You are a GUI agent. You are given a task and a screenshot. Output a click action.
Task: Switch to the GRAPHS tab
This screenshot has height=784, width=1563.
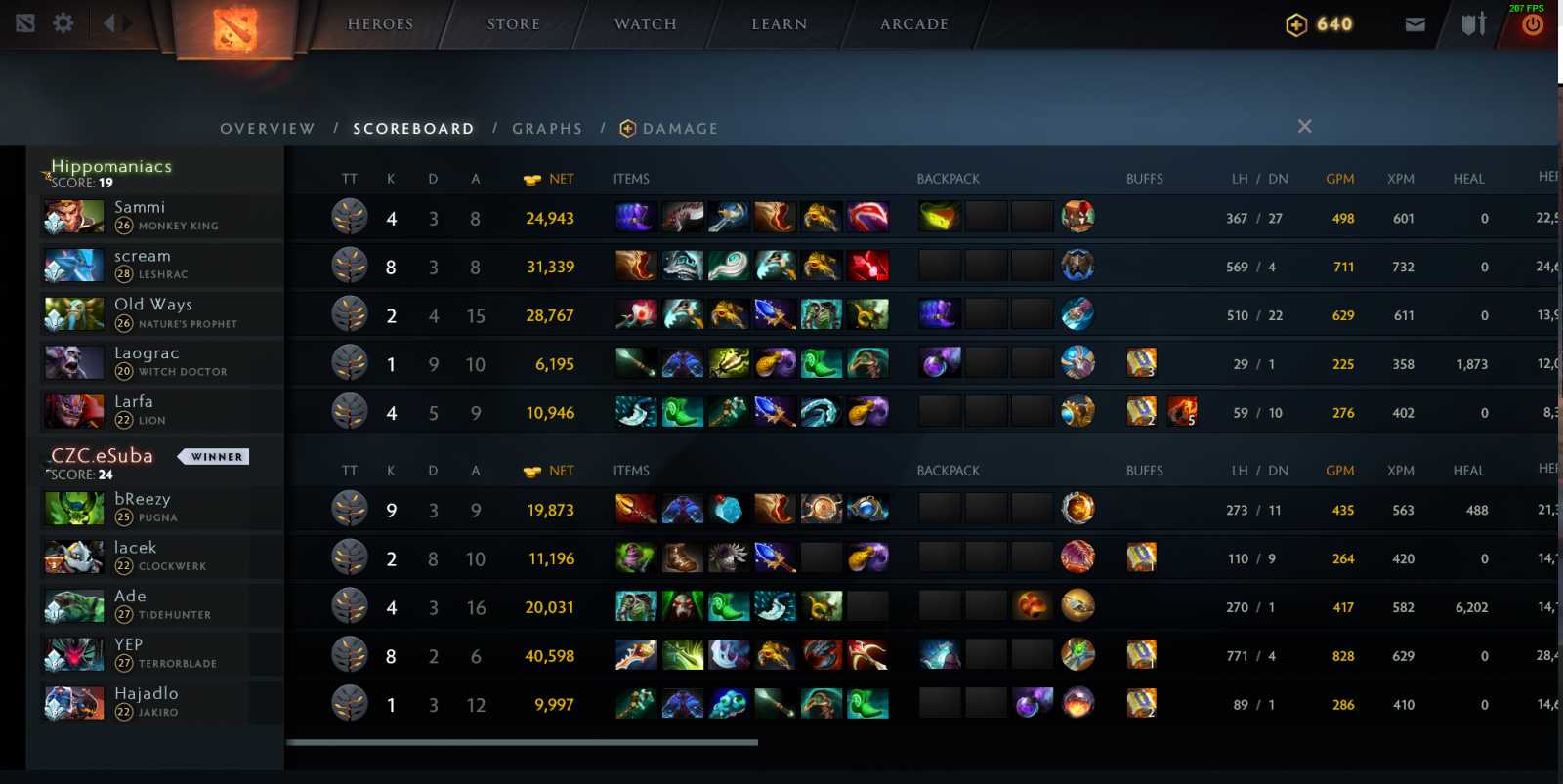click(547, 128)
